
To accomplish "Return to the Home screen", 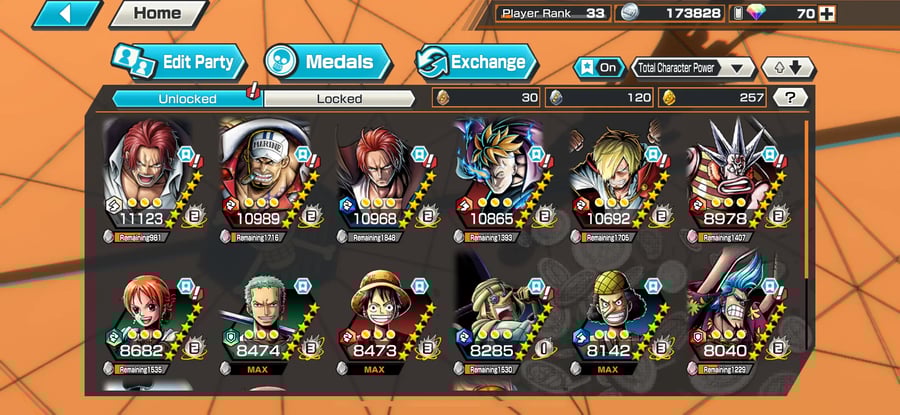I will pyautogui.click(x=157, y=14).
